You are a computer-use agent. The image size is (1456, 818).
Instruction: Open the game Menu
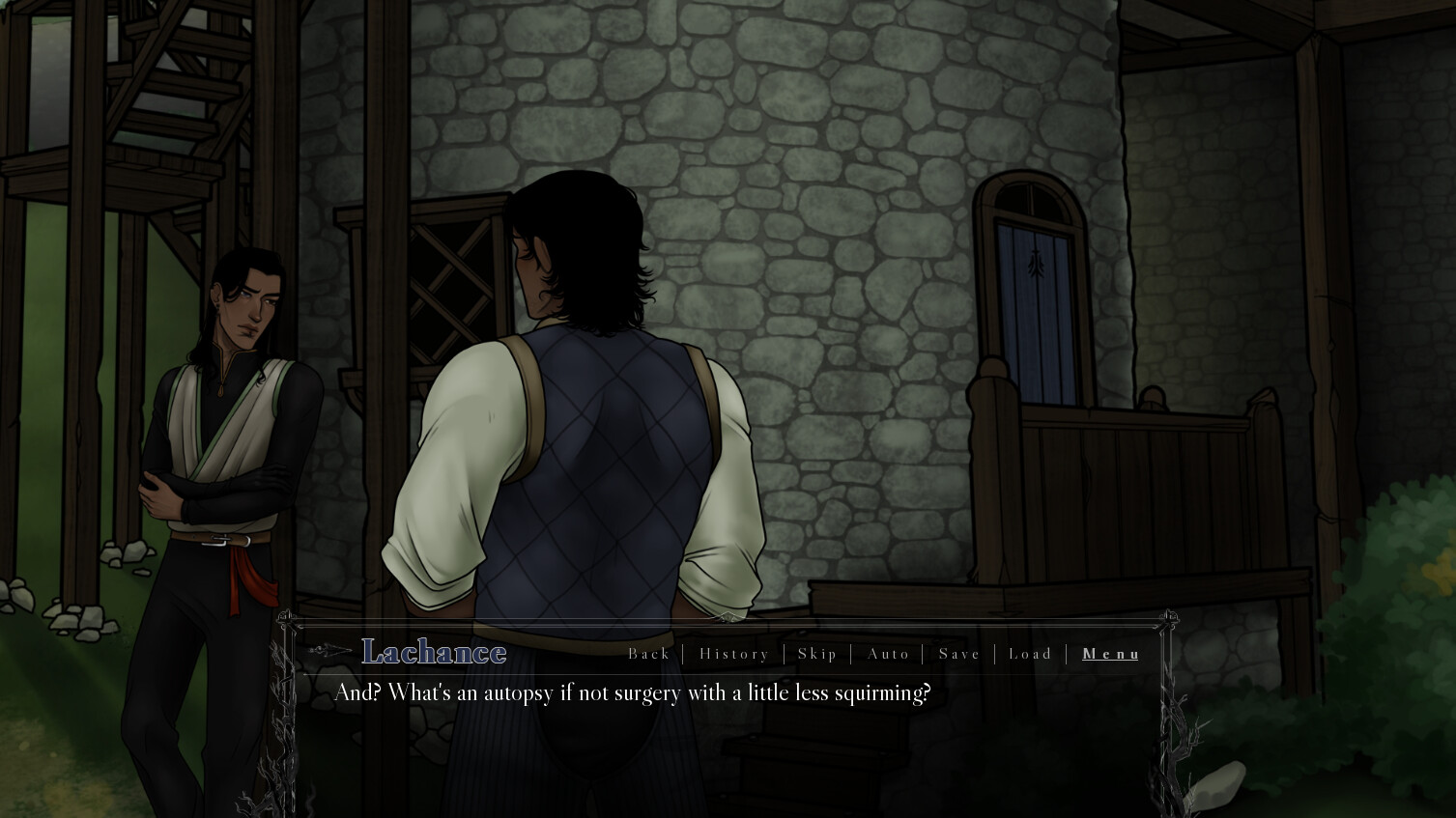(x=1110, y=654)
